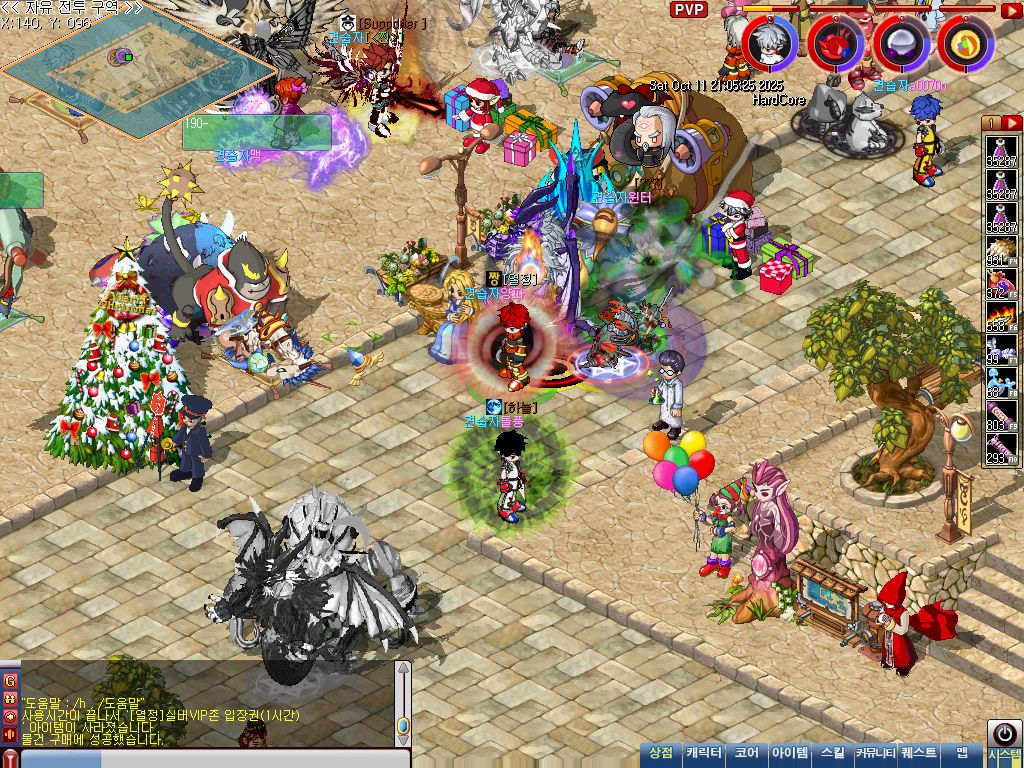Open the 코어 (Core) menu

click(746, 754)
